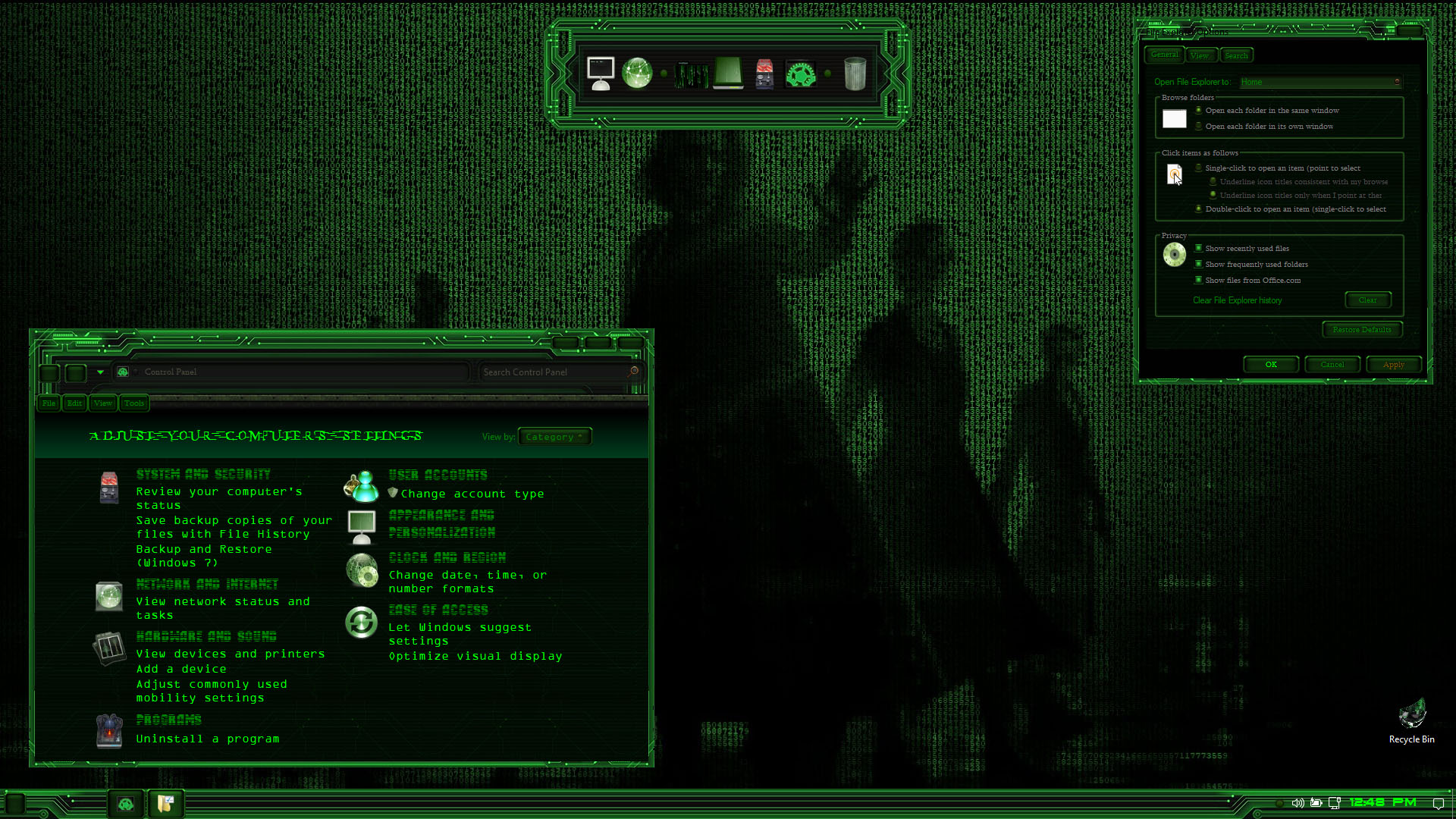The image size is (1456, 819).
Task: Open Ease of Access category
Action: 438,610
